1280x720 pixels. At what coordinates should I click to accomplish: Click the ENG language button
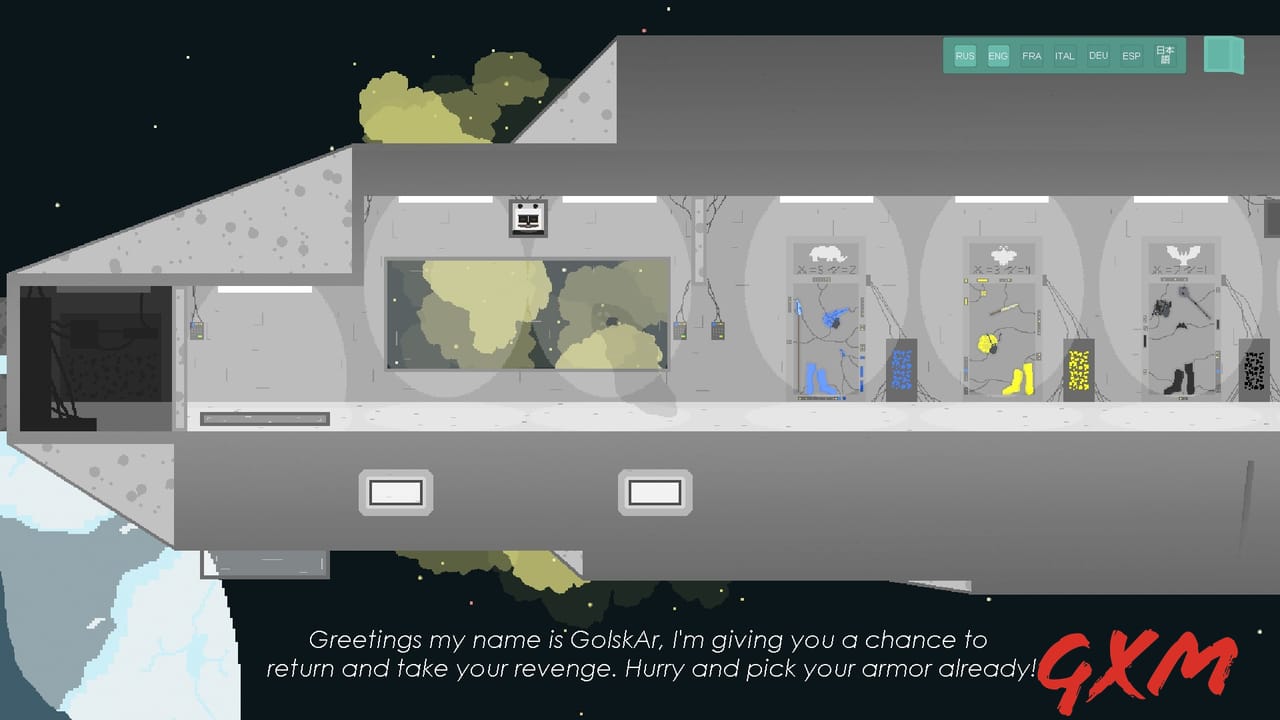(x=997, y=56)
